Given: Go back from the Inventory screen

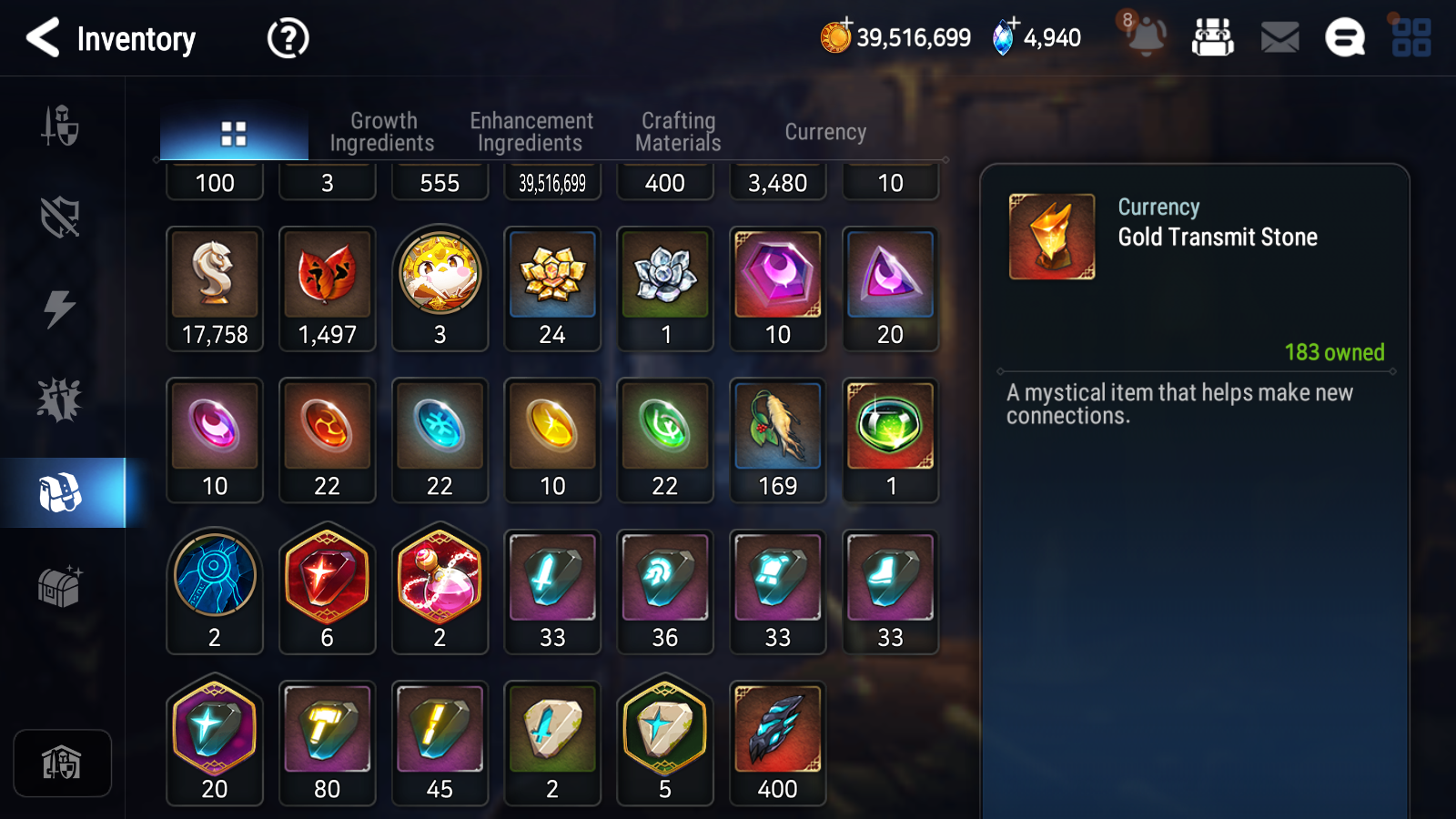Looking at the screenshot, I should [43, 38].
